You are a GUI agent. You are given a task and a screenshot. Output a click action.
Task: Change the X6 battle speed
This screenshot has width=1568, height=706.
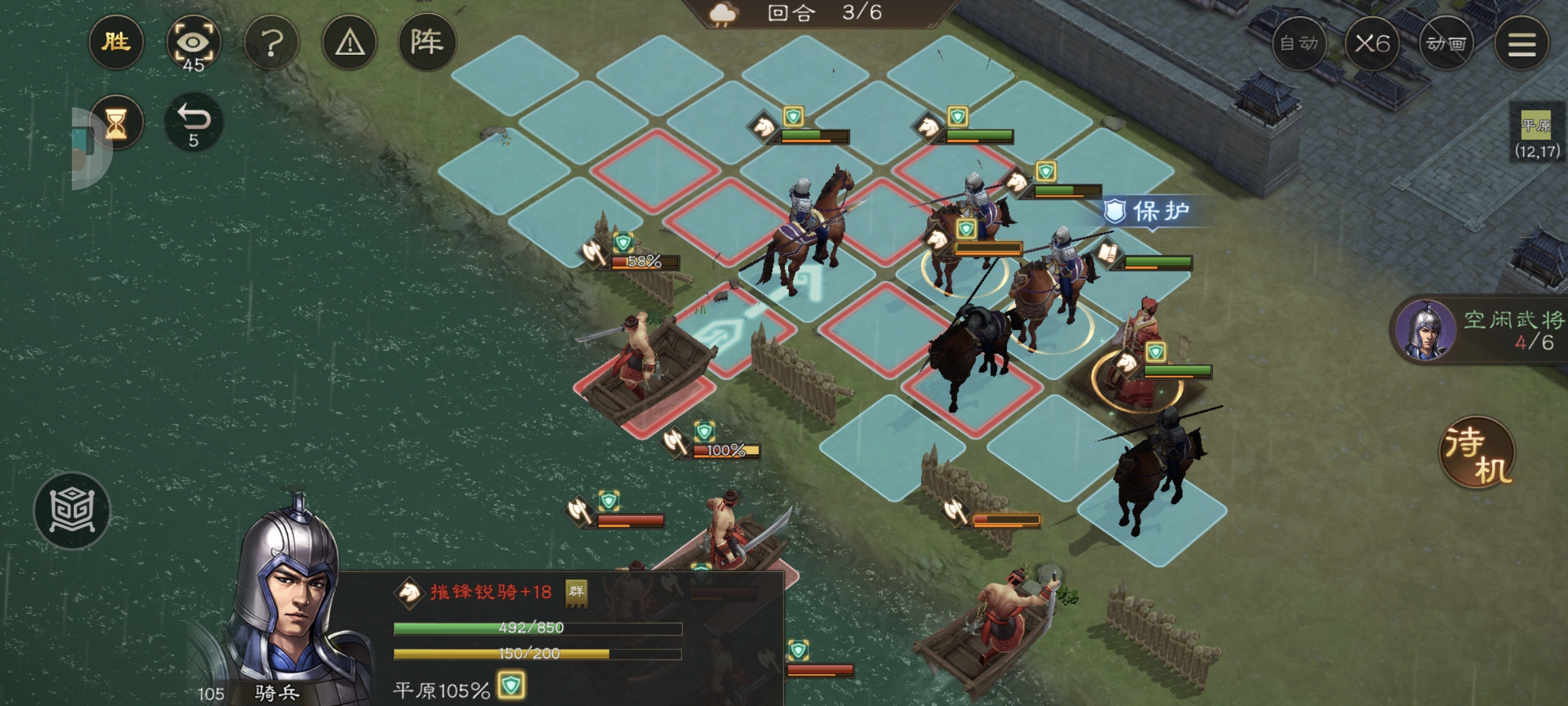[1372, 44]
